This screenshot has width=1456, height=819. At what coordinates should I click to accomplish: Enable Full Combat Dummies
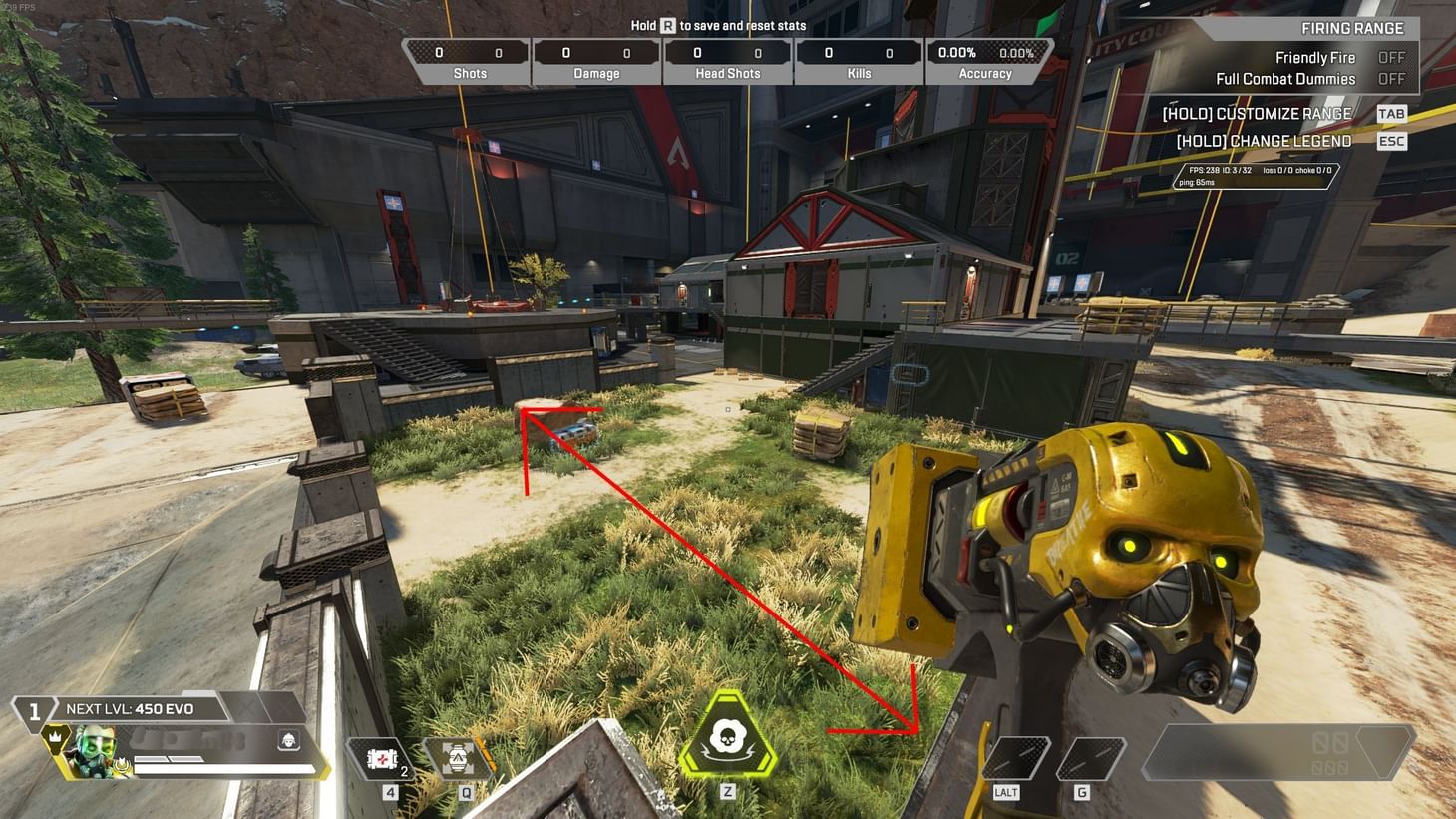1391,79
